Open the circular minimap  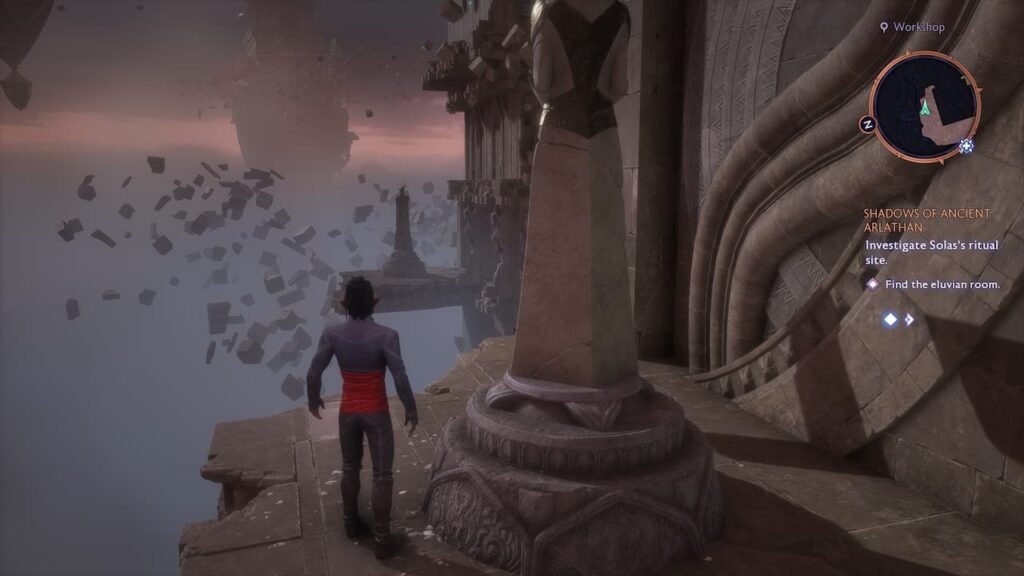[924, 106]
